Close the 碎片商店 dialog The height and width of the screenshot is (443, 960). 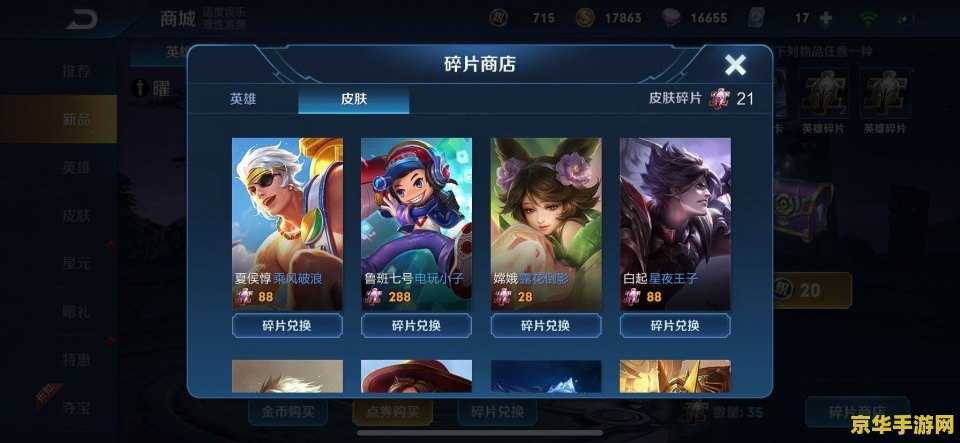pyautogui.click(x=735, y=66)
